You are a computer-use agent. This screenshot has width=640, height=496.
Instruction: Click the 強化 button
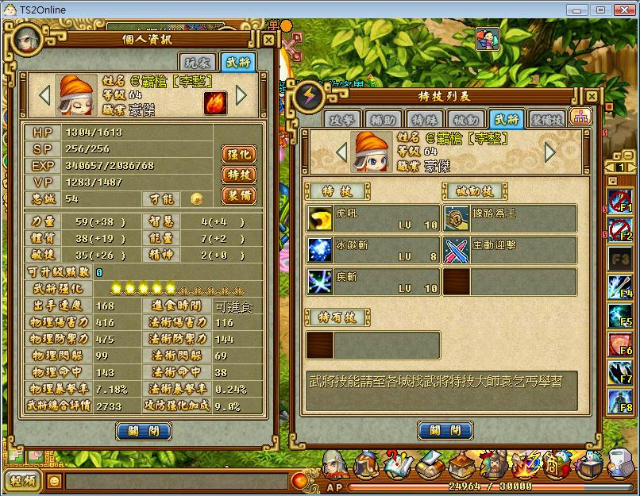(240, 154)
